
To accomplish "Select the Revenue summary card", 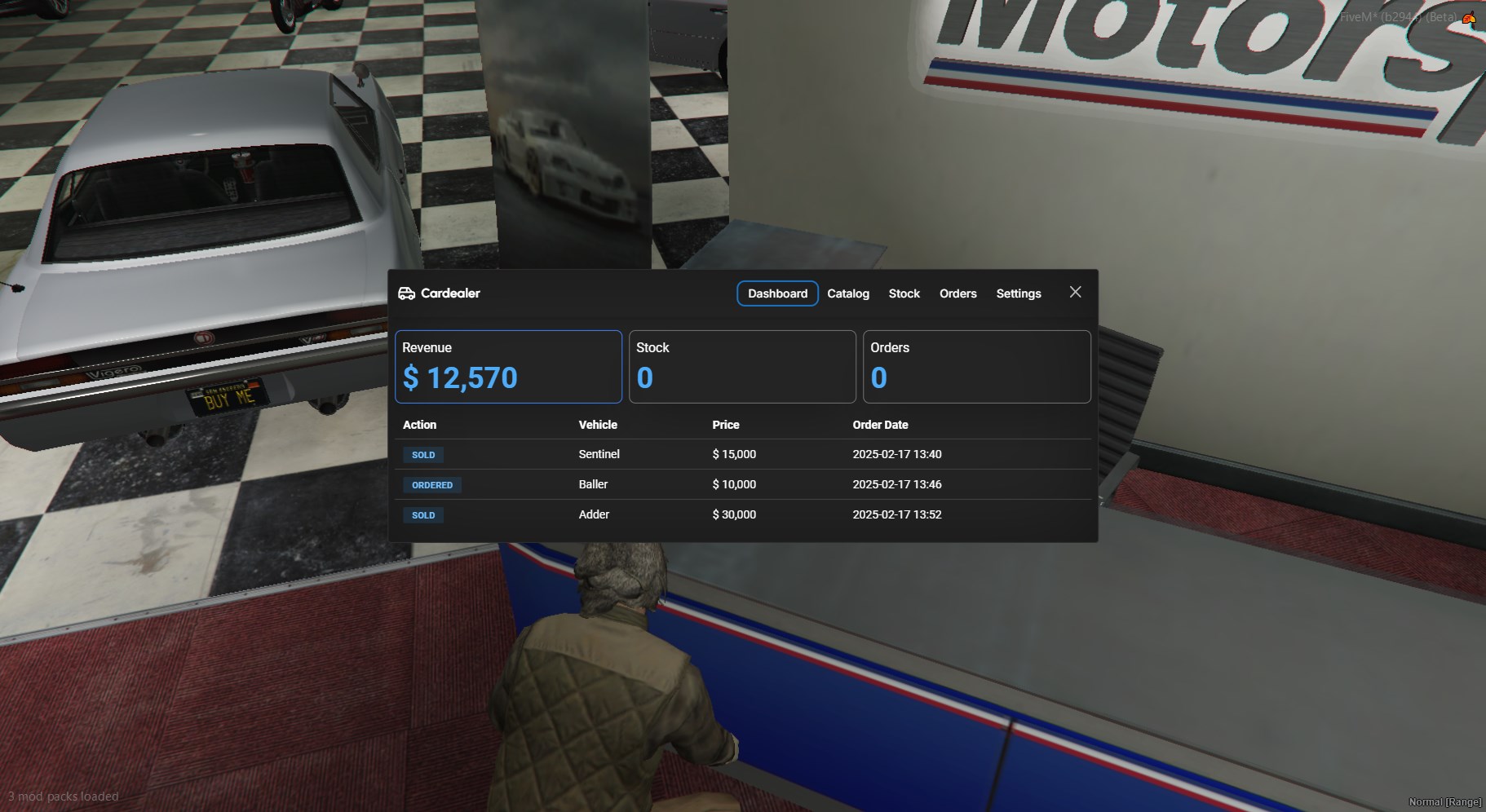I will 508,366.
